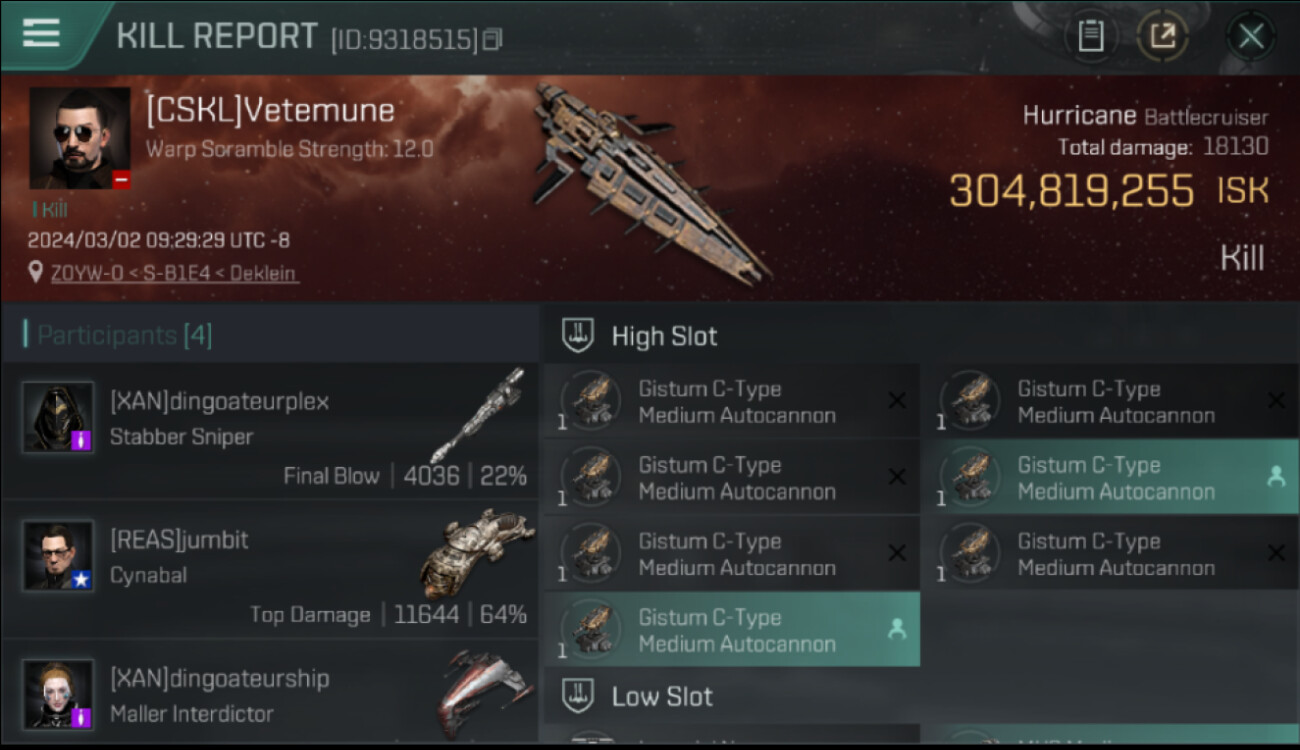Open the hamburger main menu

[41, 33]
